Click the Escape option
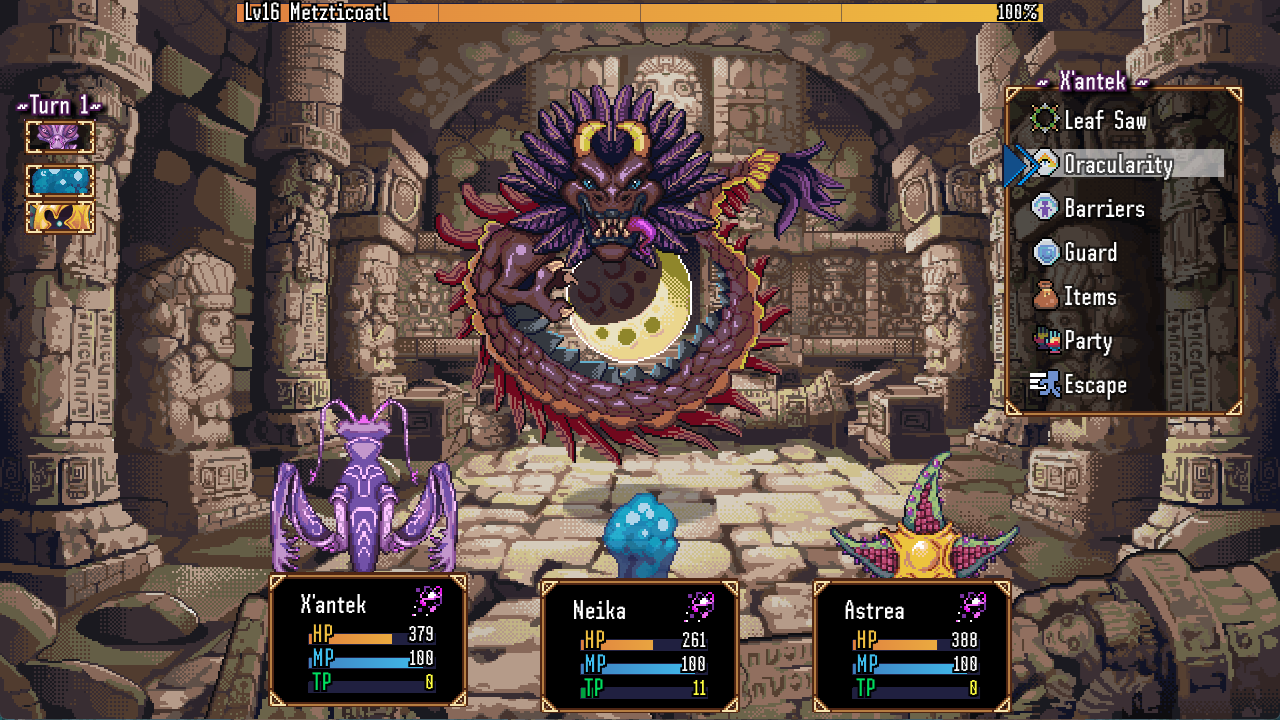The height and width of the screenshot is (720, 1280). pyautogui.click(x=1096, y=384)
